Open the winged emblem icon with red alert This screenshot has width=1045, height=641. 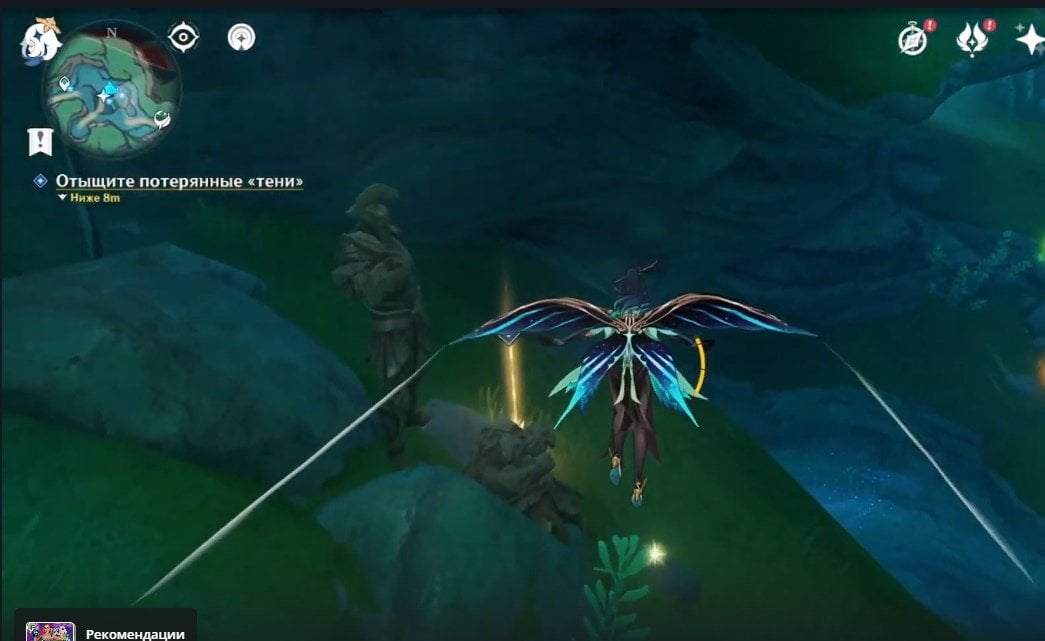coord(971,39)
